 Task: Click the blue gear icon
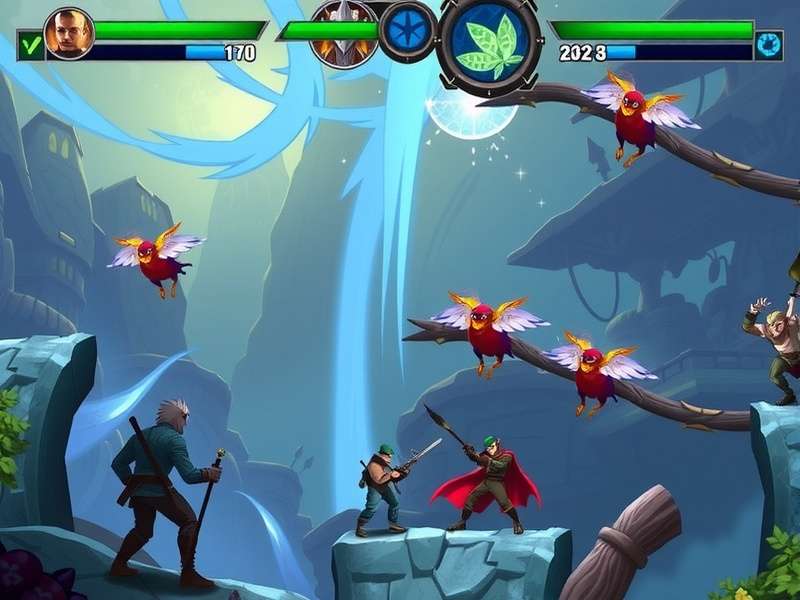pos(767,45)
